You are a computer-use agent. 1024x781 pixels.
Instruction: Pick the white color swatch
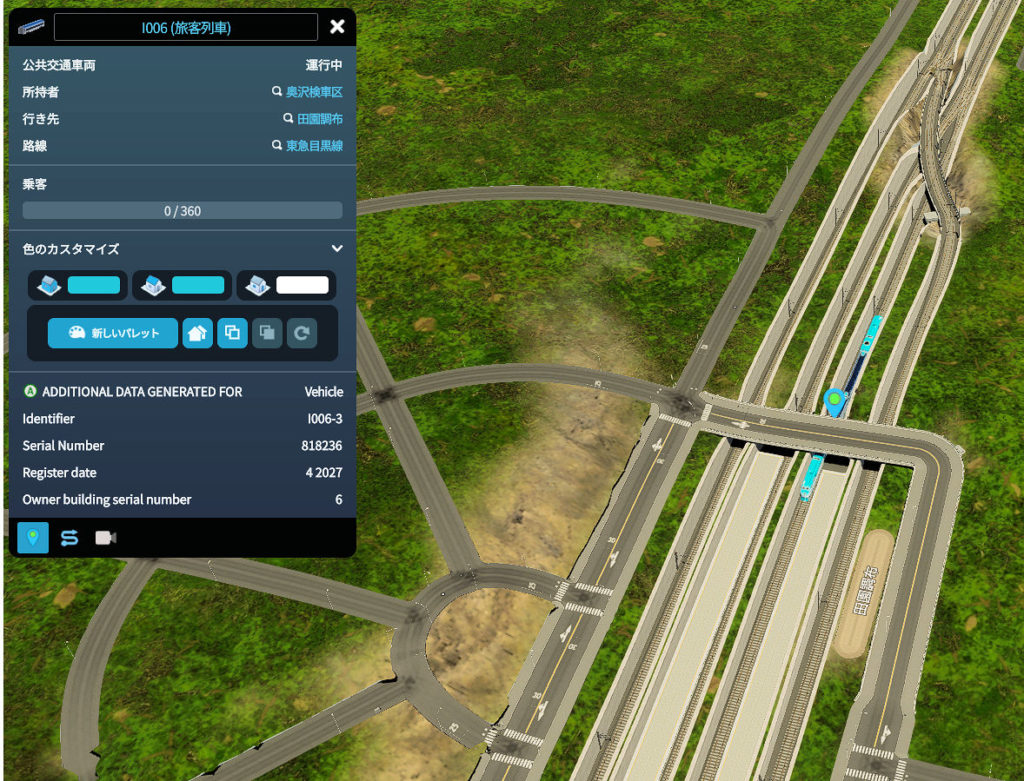coord(302,286)
